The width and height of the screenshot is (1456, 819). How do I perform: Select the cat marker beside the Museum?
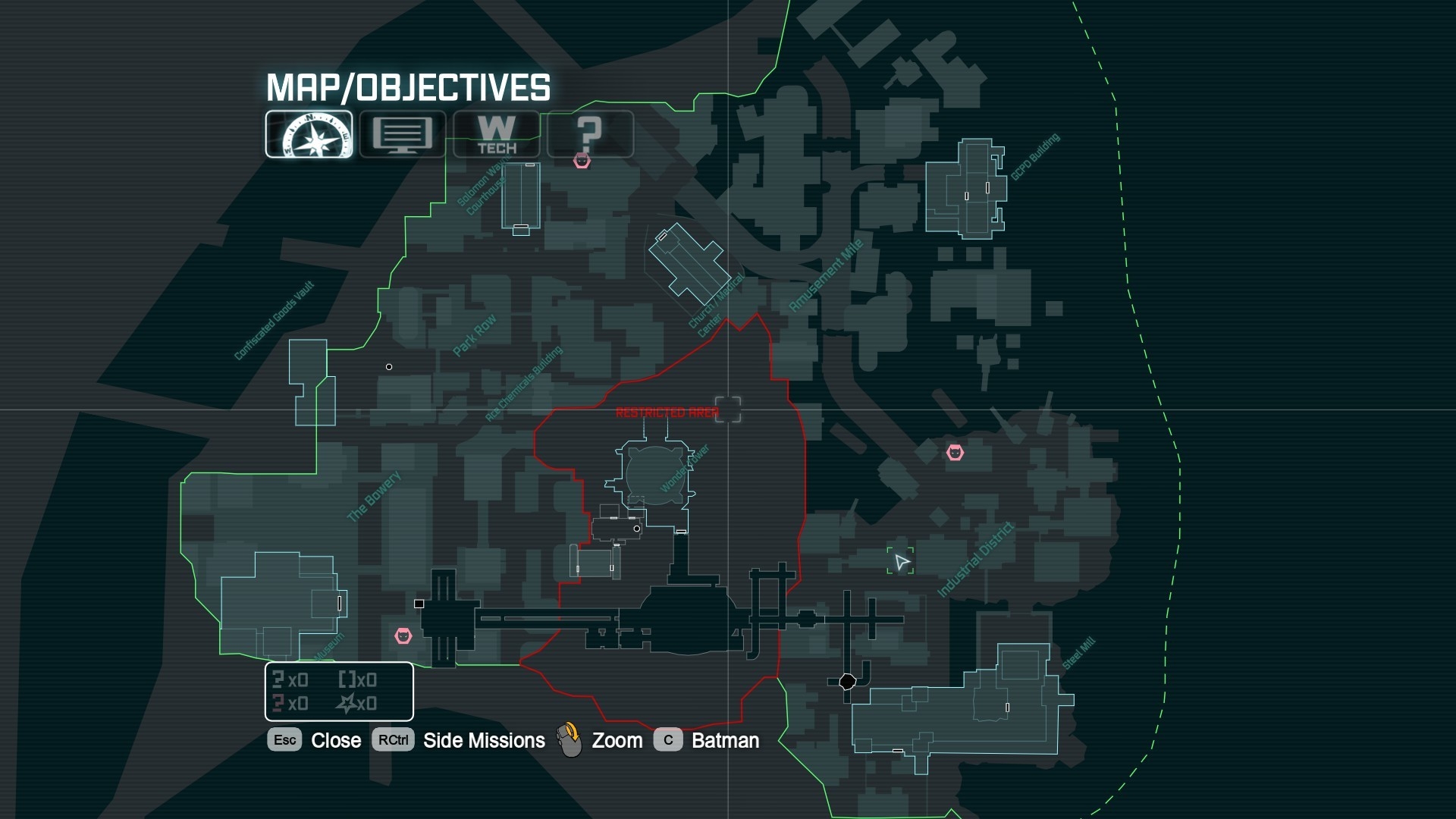tap(403, 635)
